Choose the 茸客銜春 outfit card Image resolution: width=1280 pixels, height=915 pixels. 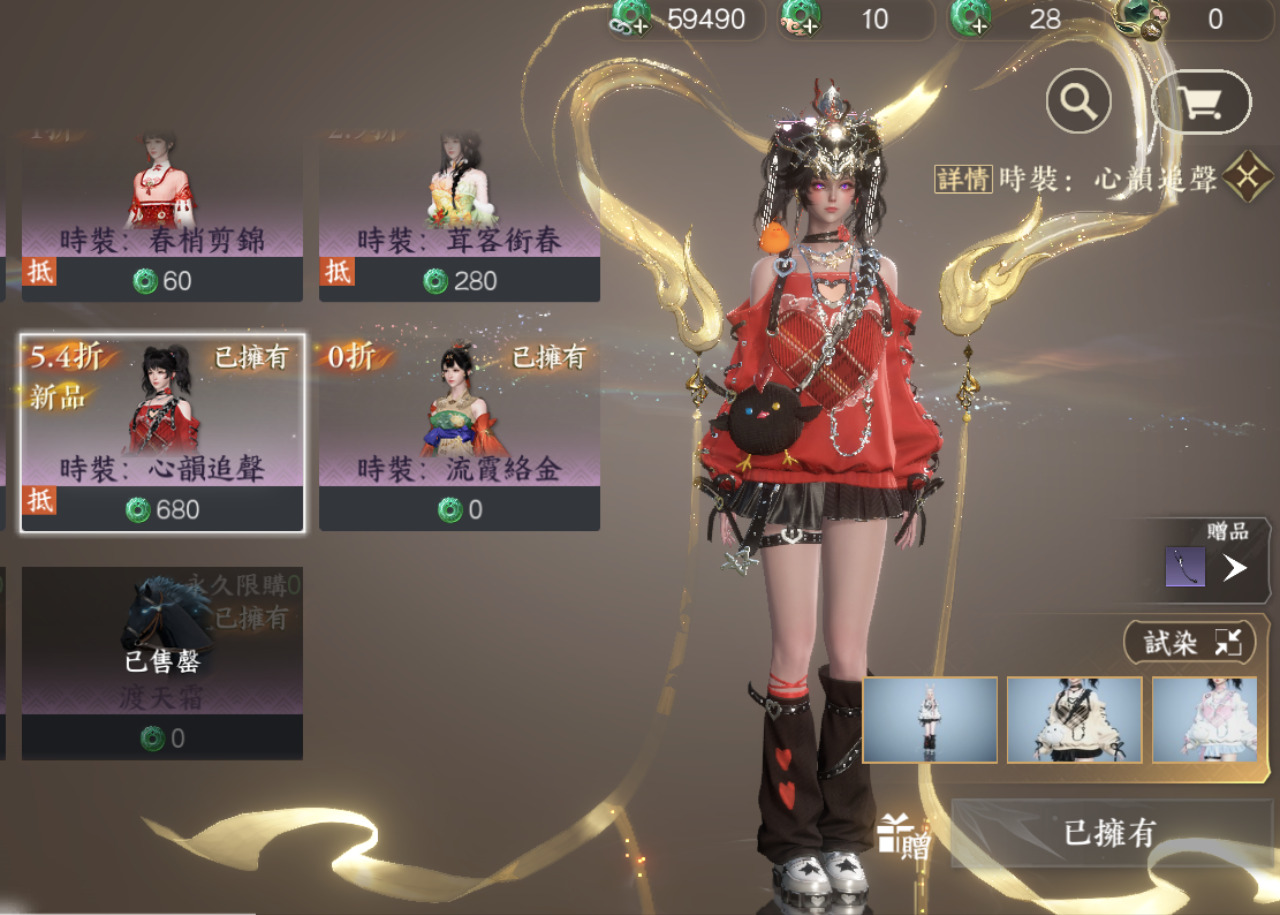pyautogui.click(x=459, y=213)
